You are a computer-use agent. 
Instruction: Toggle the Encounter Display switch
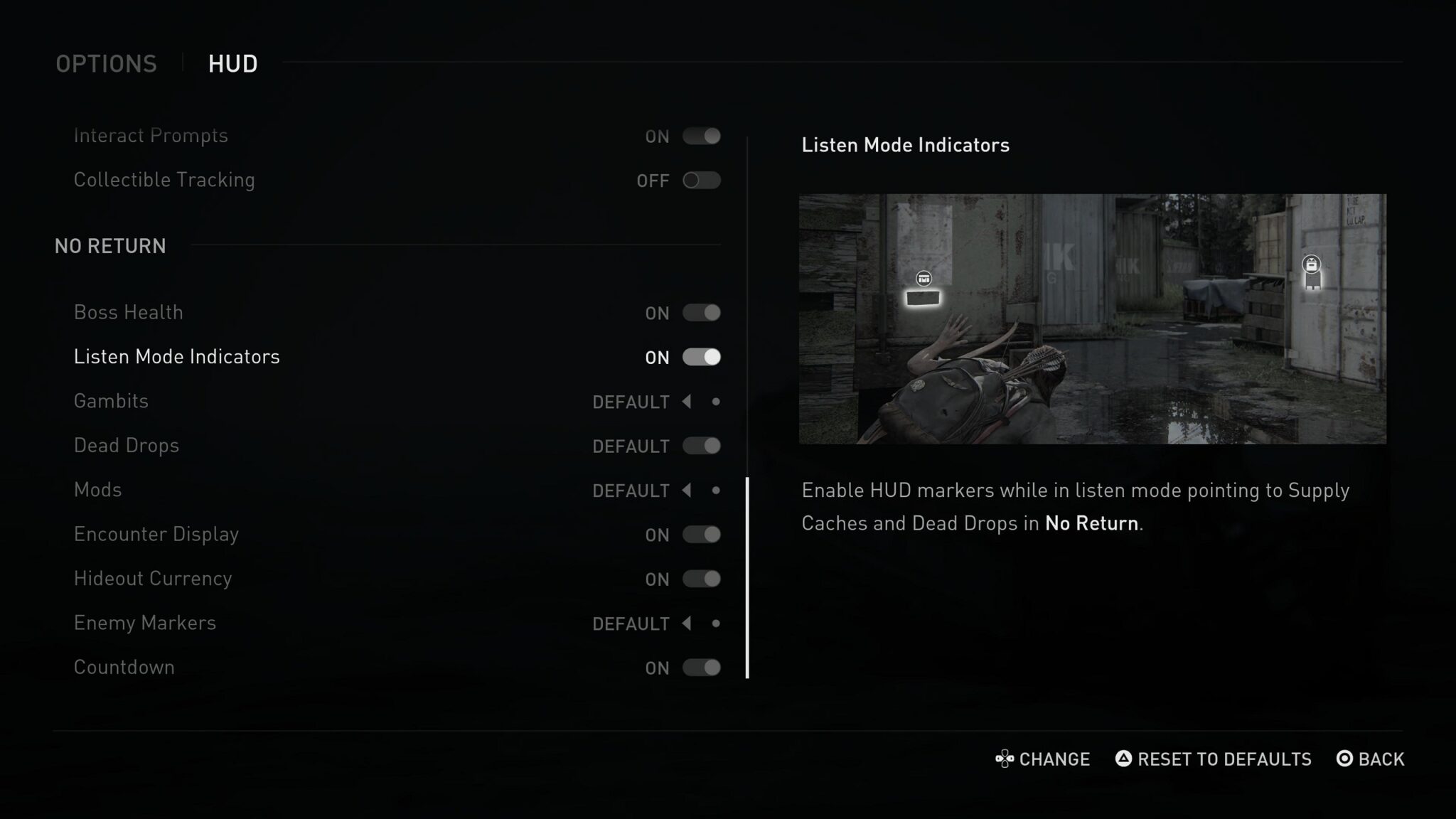(x=701, y=535)
